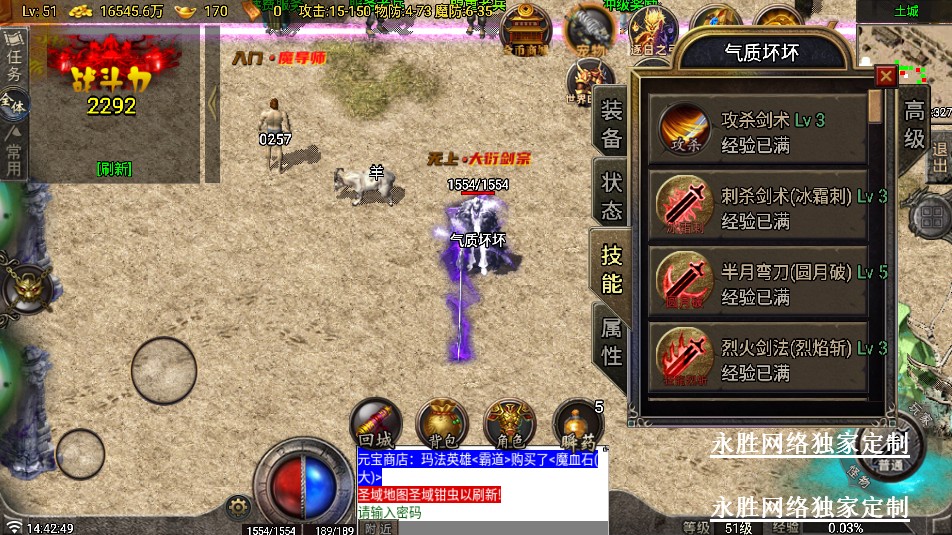Screen dimensions: 952x535
Task: Open settings with the gear icon
Action: click(x=238, y=506)
